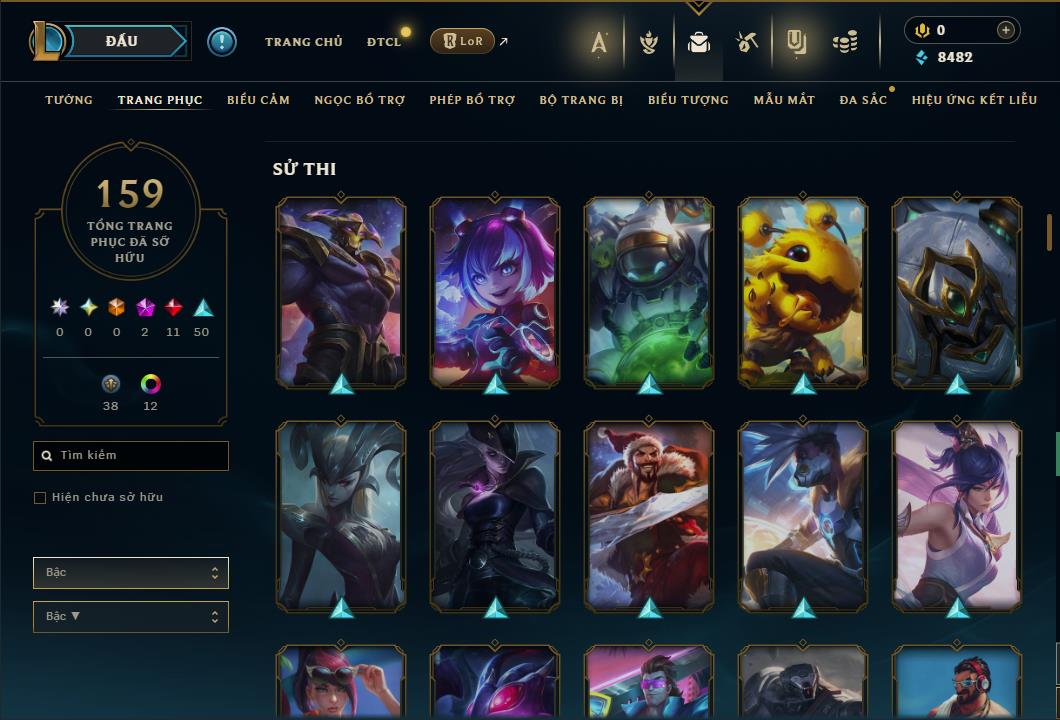Launch the LoR link button

(x=462, y=41)
